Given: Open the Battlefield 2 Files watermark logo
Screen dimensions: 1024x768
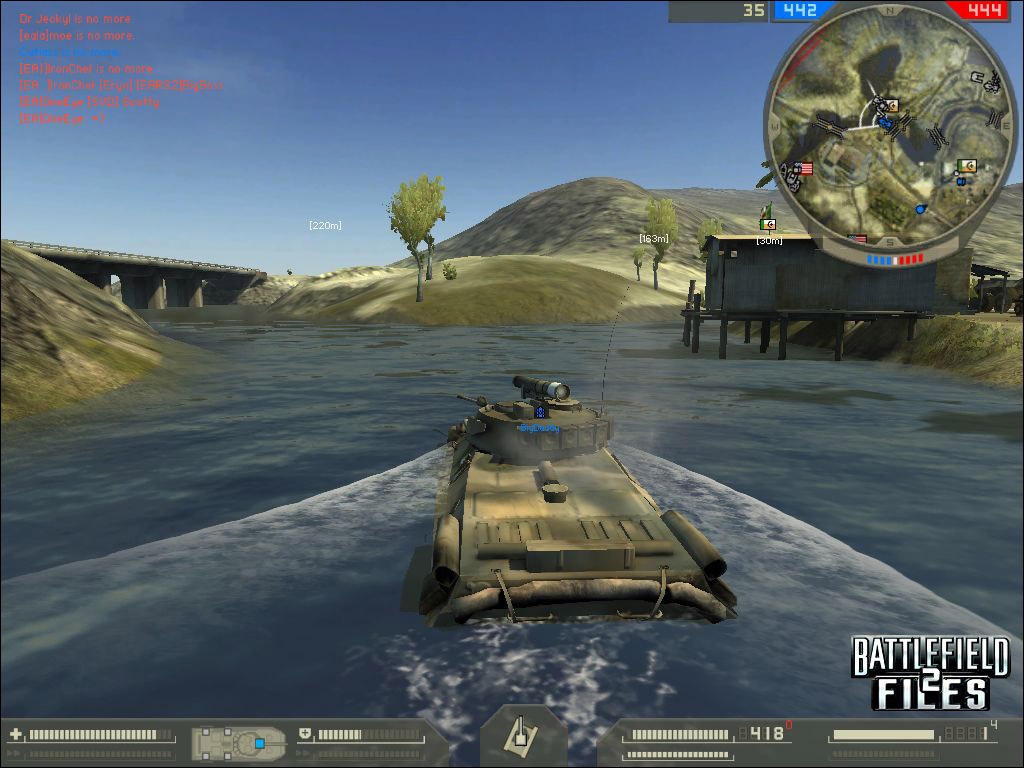Looking at the screenshot, I should tap(930, 672).
